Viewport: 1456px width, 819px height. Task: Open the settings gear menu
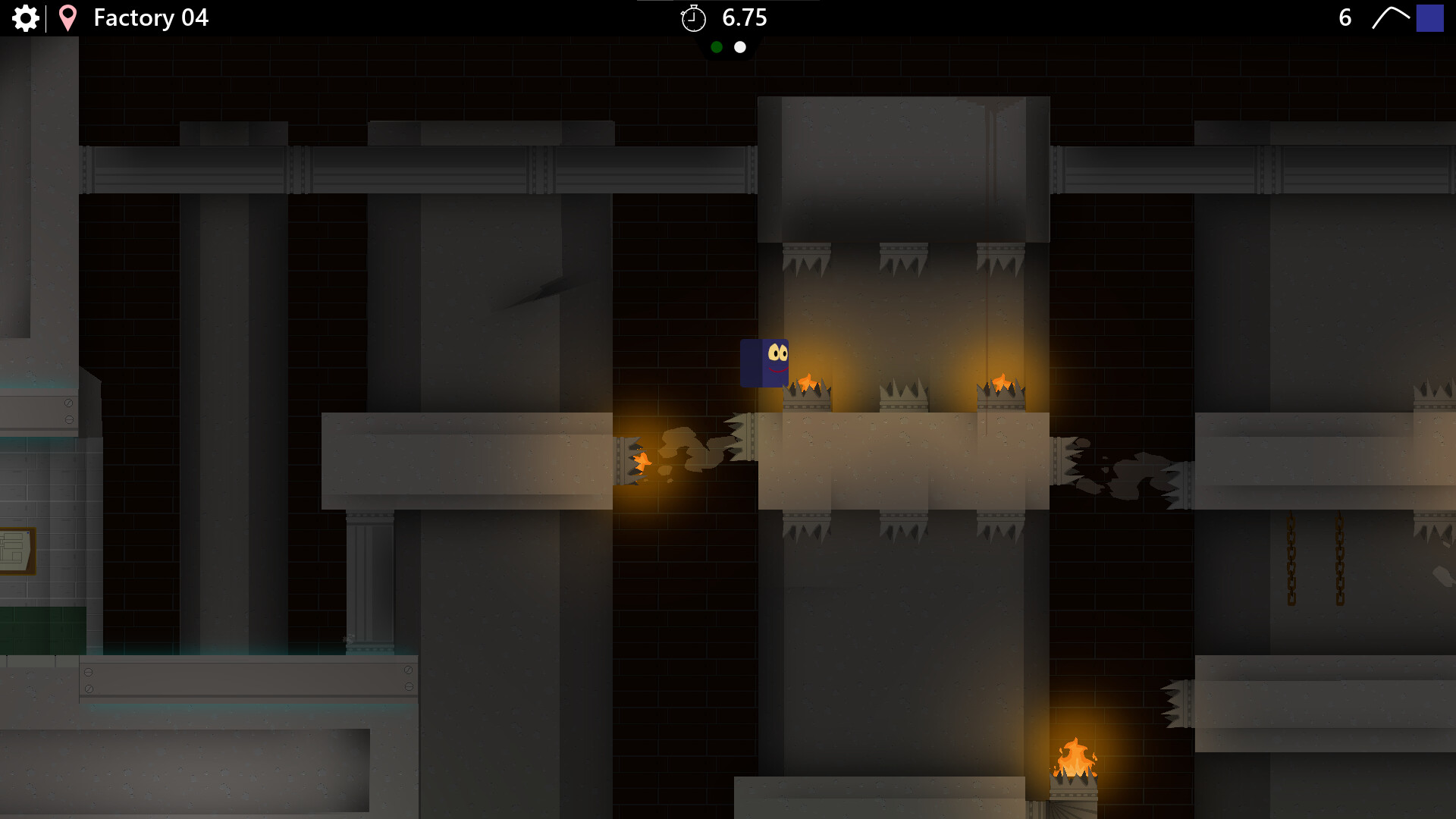pos(26,18)
